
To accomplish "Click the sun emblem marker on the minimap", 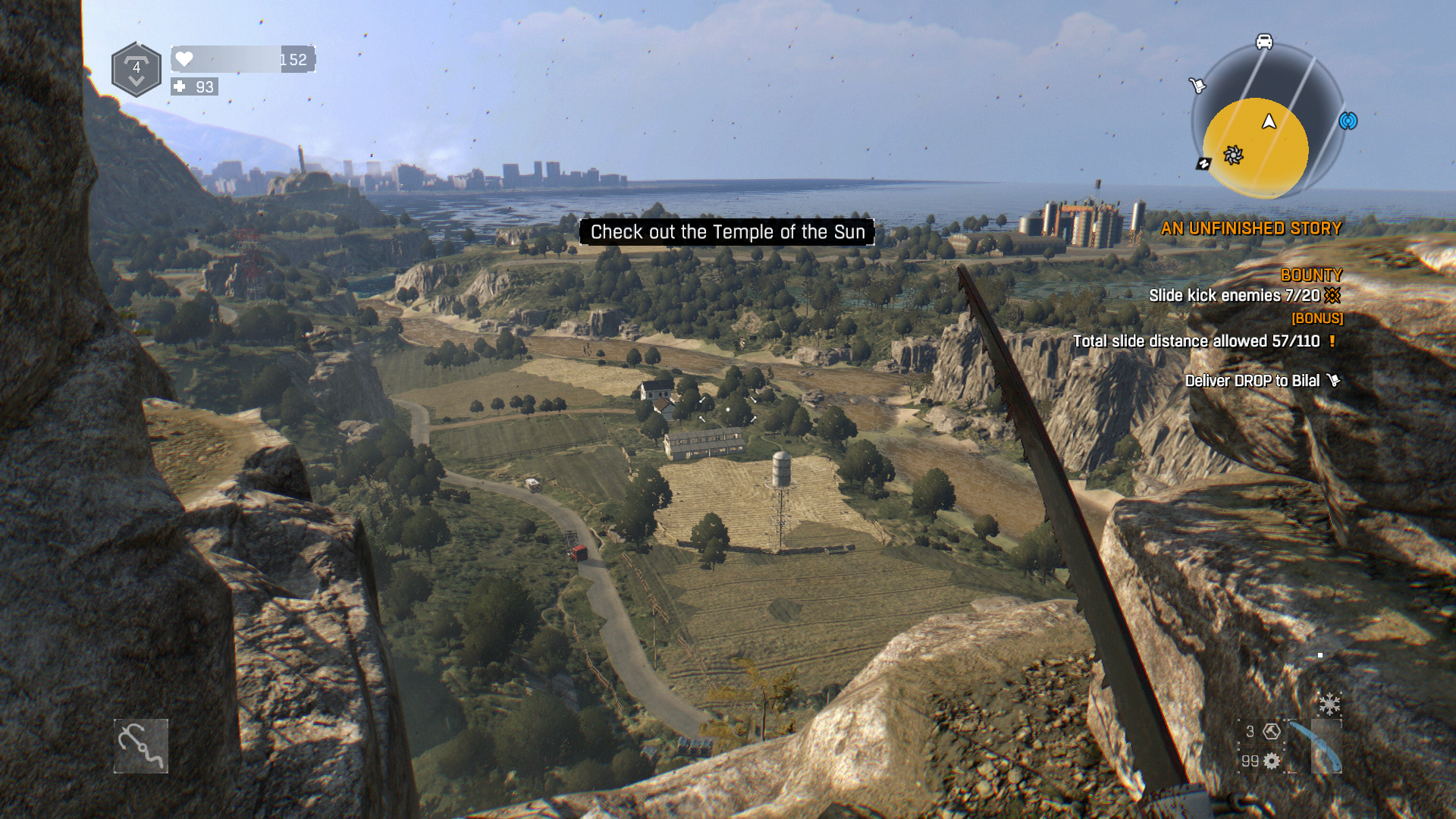I will [x=1233, y=155].
